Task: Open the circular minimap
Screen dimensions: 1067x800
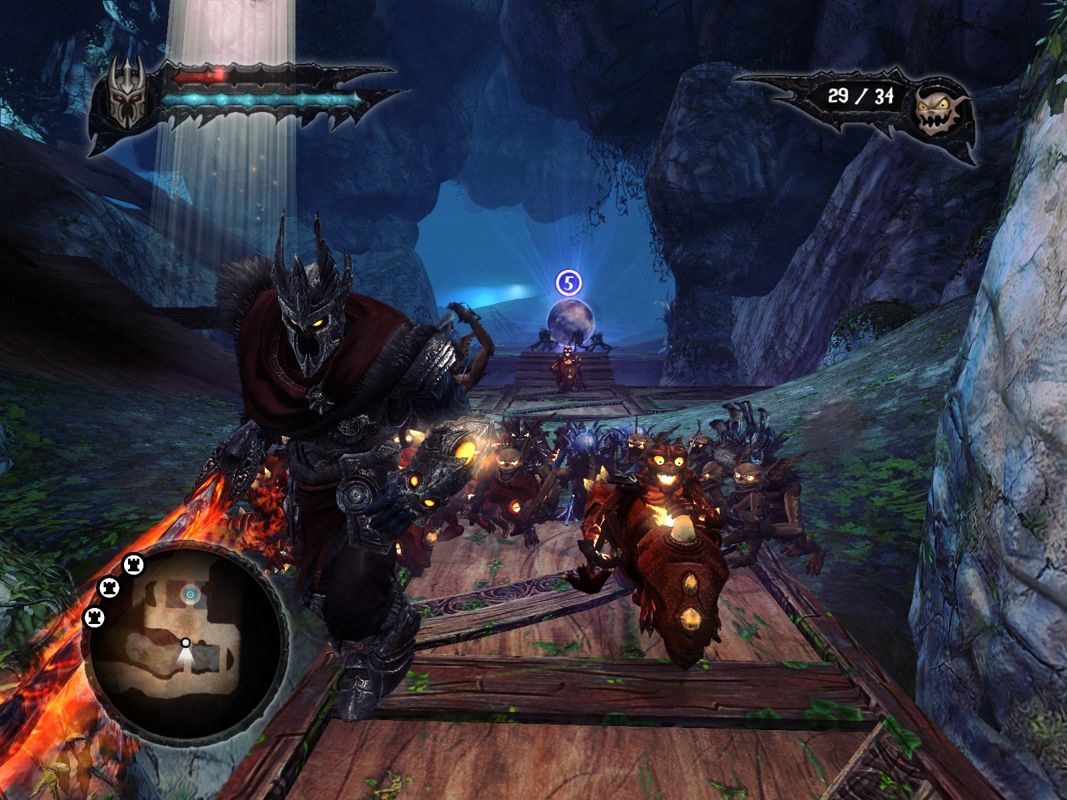Action: (185, 641)
